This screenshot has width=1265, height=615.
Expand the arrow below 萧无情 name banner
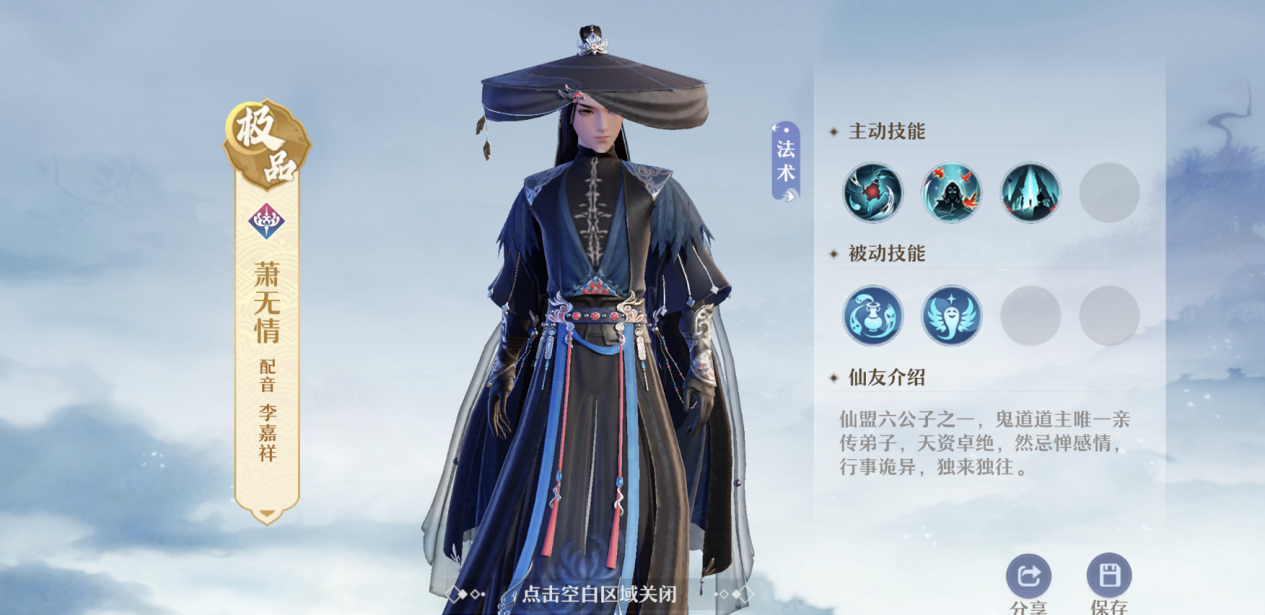[x=267, y=515]
